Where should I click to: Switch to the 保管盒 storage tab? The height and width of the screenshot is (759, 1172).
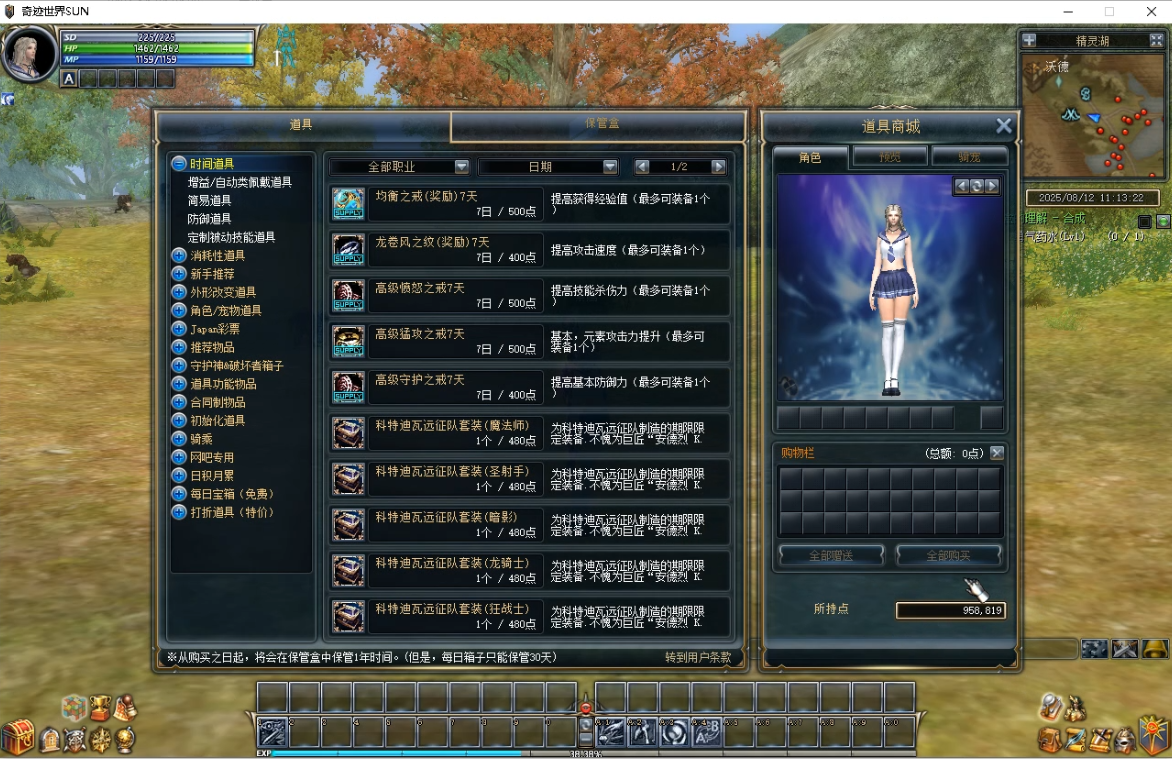click(x=600, y=125)
